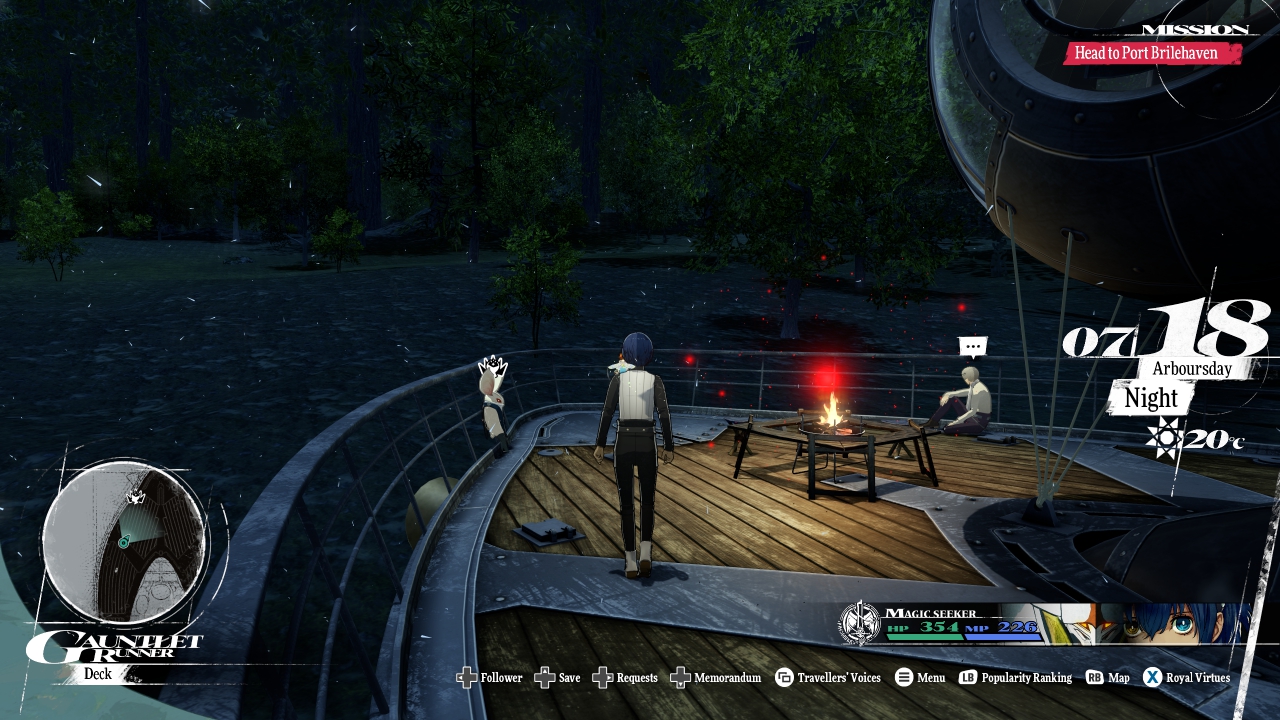1280x720 pixels.
Task: Select the Head to Port Brilehaven mission
Action: [x=1151, y=53]
